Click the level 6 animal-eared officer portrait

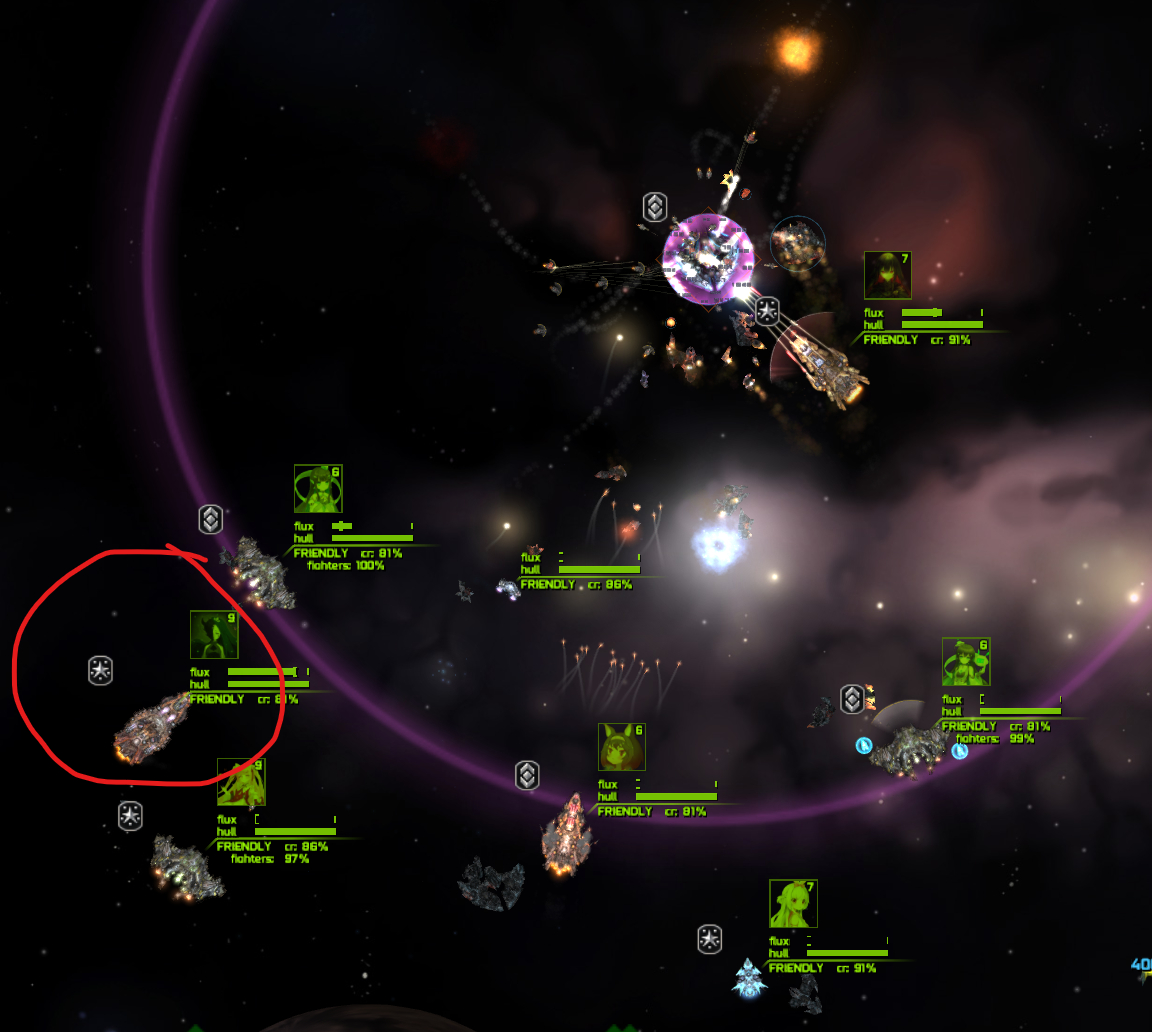pos(622,747)
